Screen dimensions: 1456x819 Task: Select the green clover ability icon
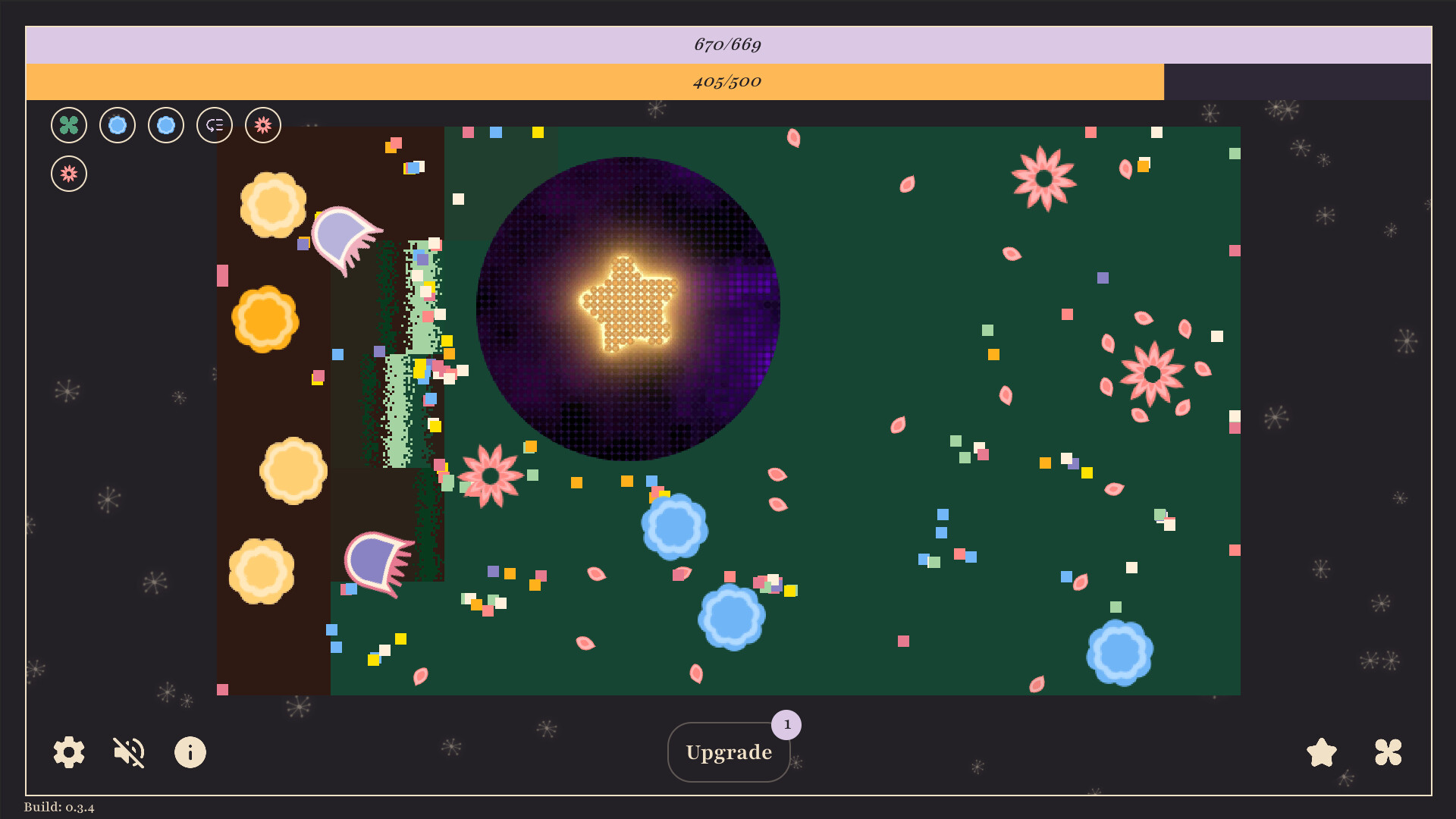point(68,125)
